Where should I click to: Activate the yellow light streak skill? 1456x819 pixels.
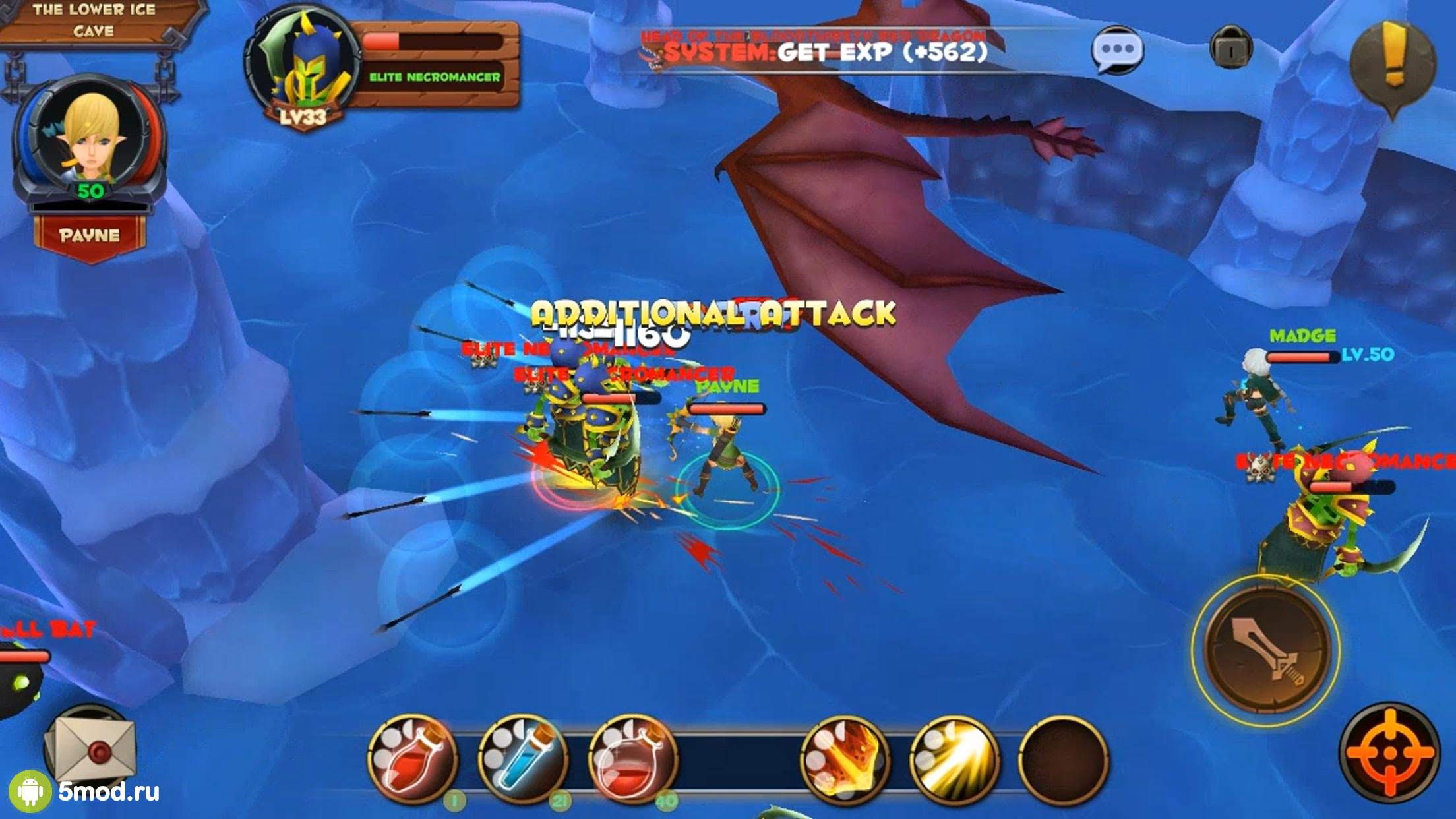coord(954,758)
